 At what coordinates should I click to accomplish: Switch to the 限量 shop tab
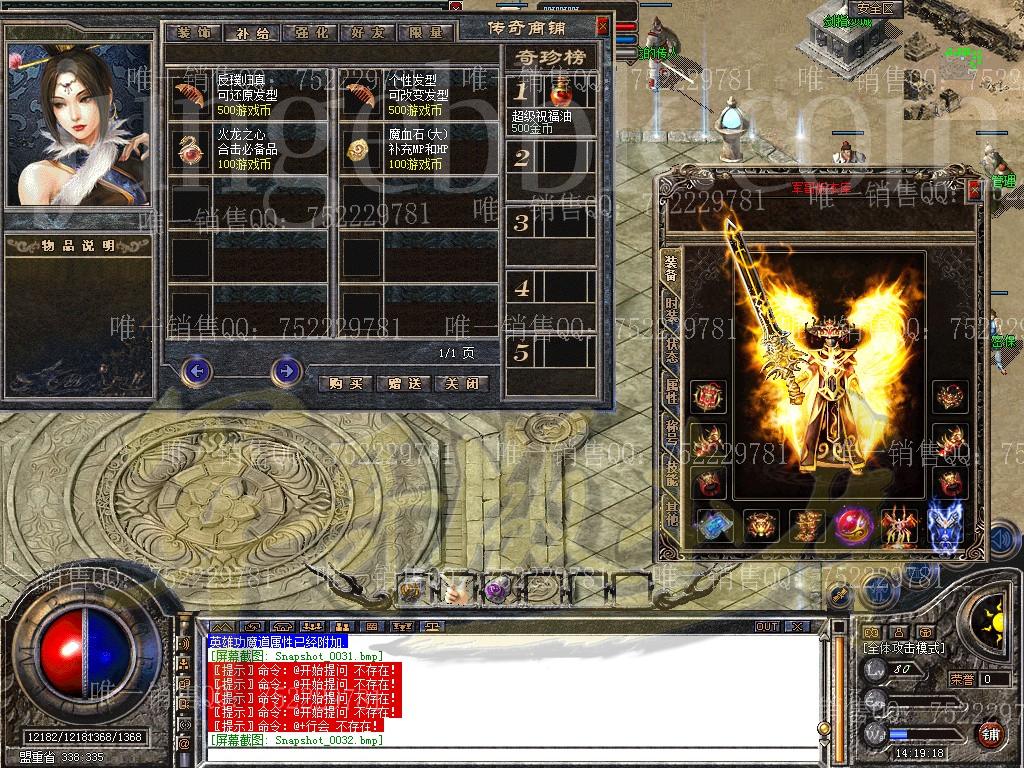(426, 32)
